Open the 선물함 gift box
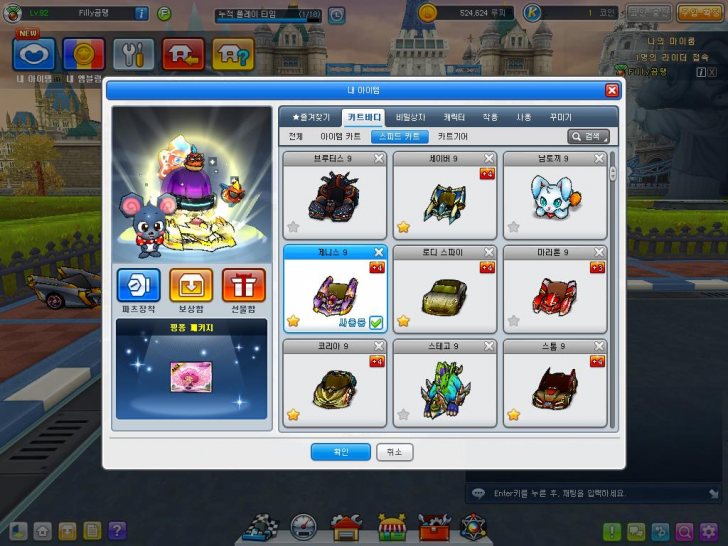This screenshot has height=546, width=728. 243,286
